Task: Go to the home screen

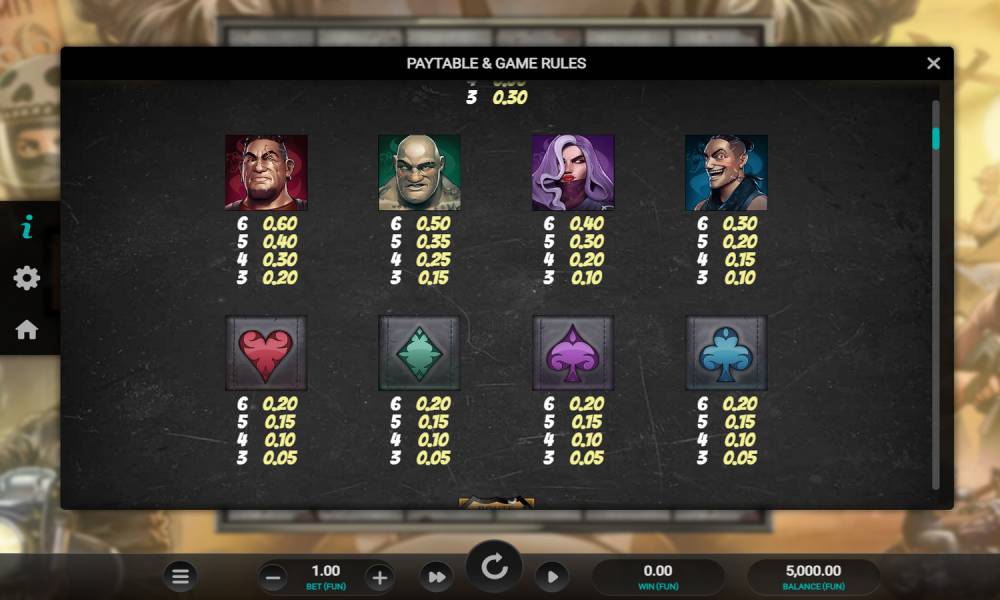Action: tap(27, 329)
